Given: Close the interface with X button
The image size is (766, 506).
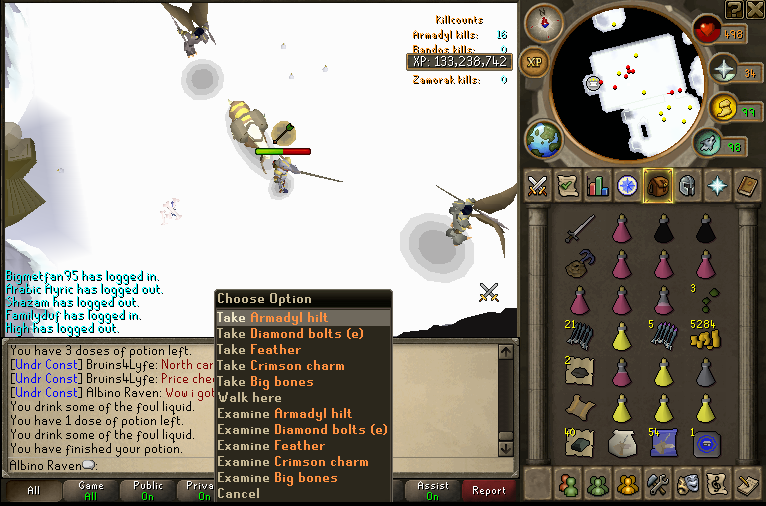Looking at the screenshot, I should coord(755,10).
